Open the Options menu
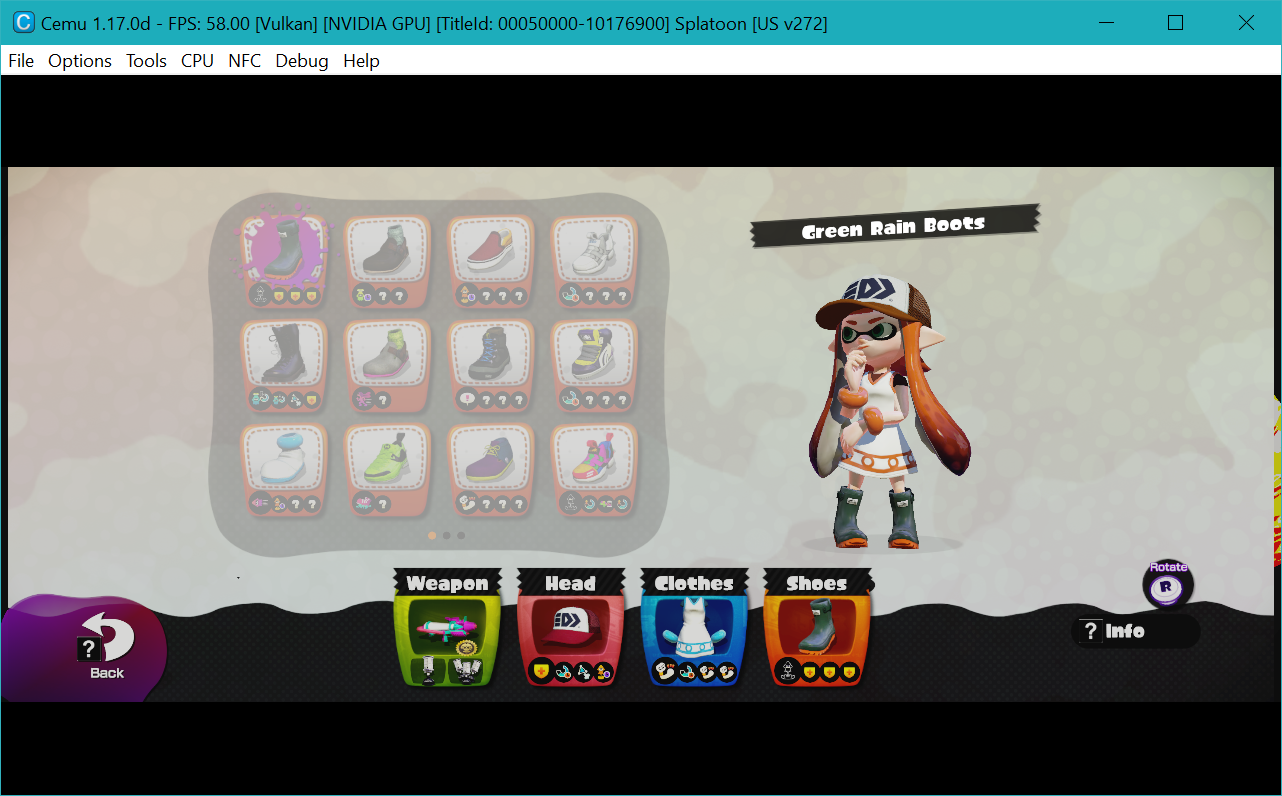 pyautogui.click(x=79, y=61)
